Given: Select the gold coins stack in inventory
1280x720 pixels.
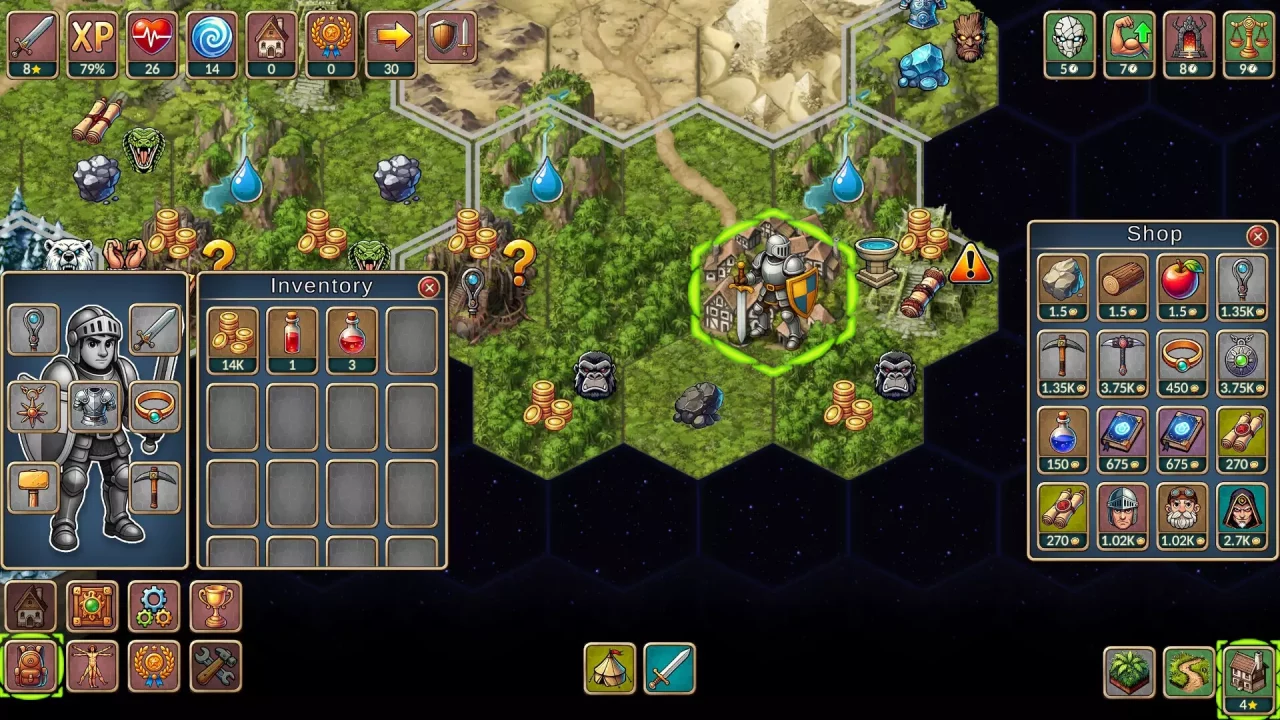Looking at the screenshot, I should coord(233,339).
